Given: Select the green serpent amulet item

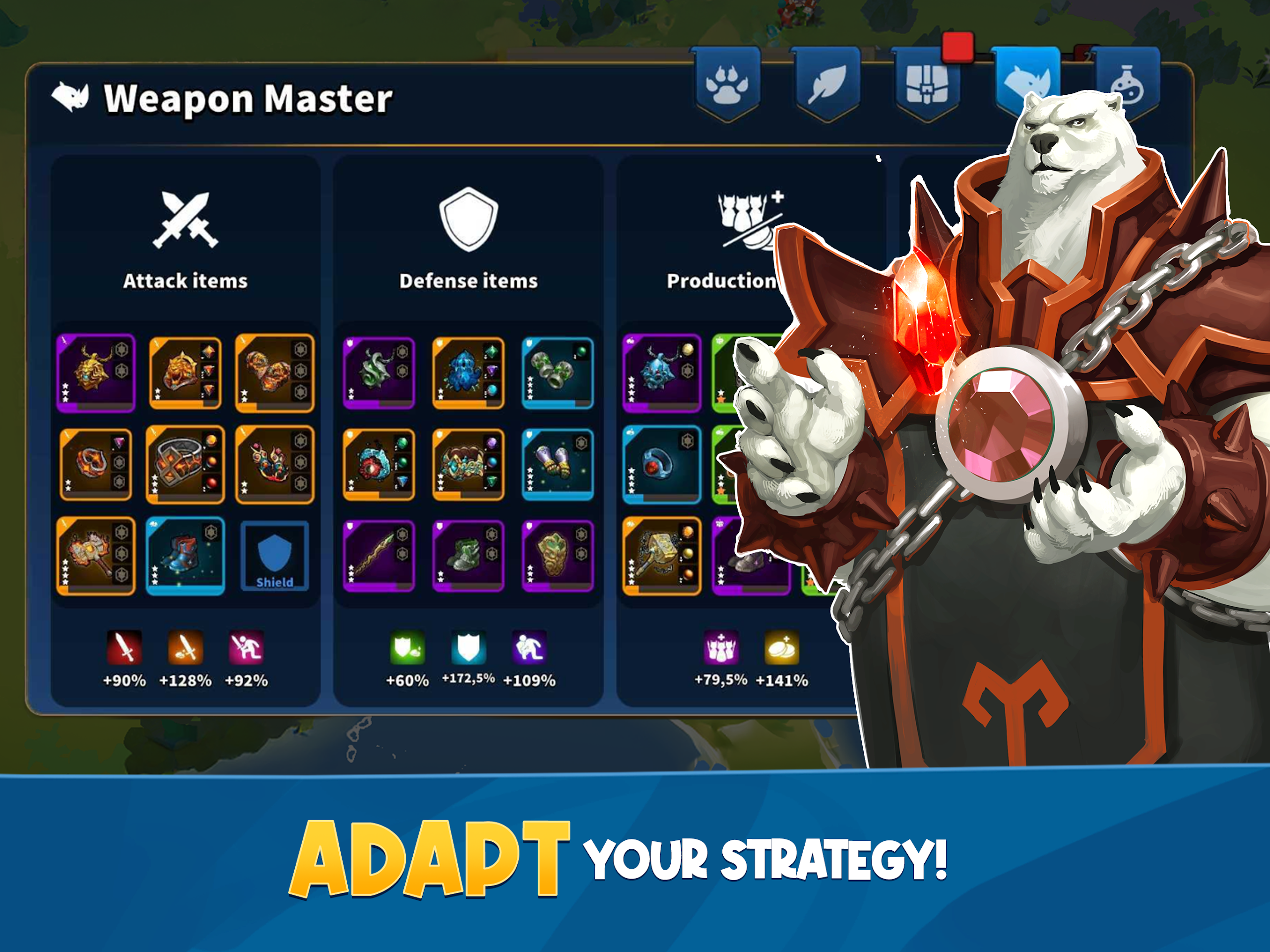Looking at the screenshot, I should [379, 373].
